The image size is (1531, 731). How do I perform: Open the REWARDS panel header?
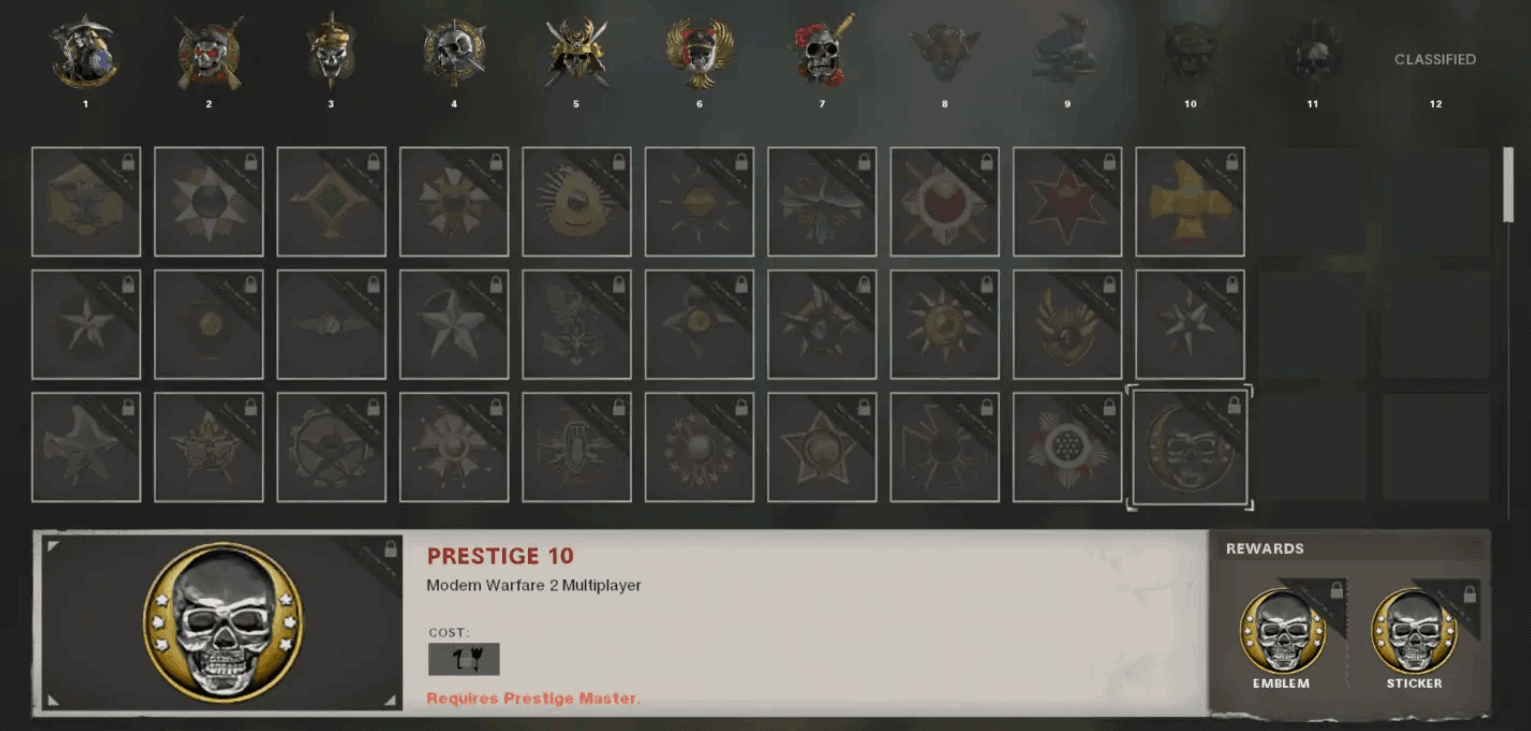(1264, 548)
